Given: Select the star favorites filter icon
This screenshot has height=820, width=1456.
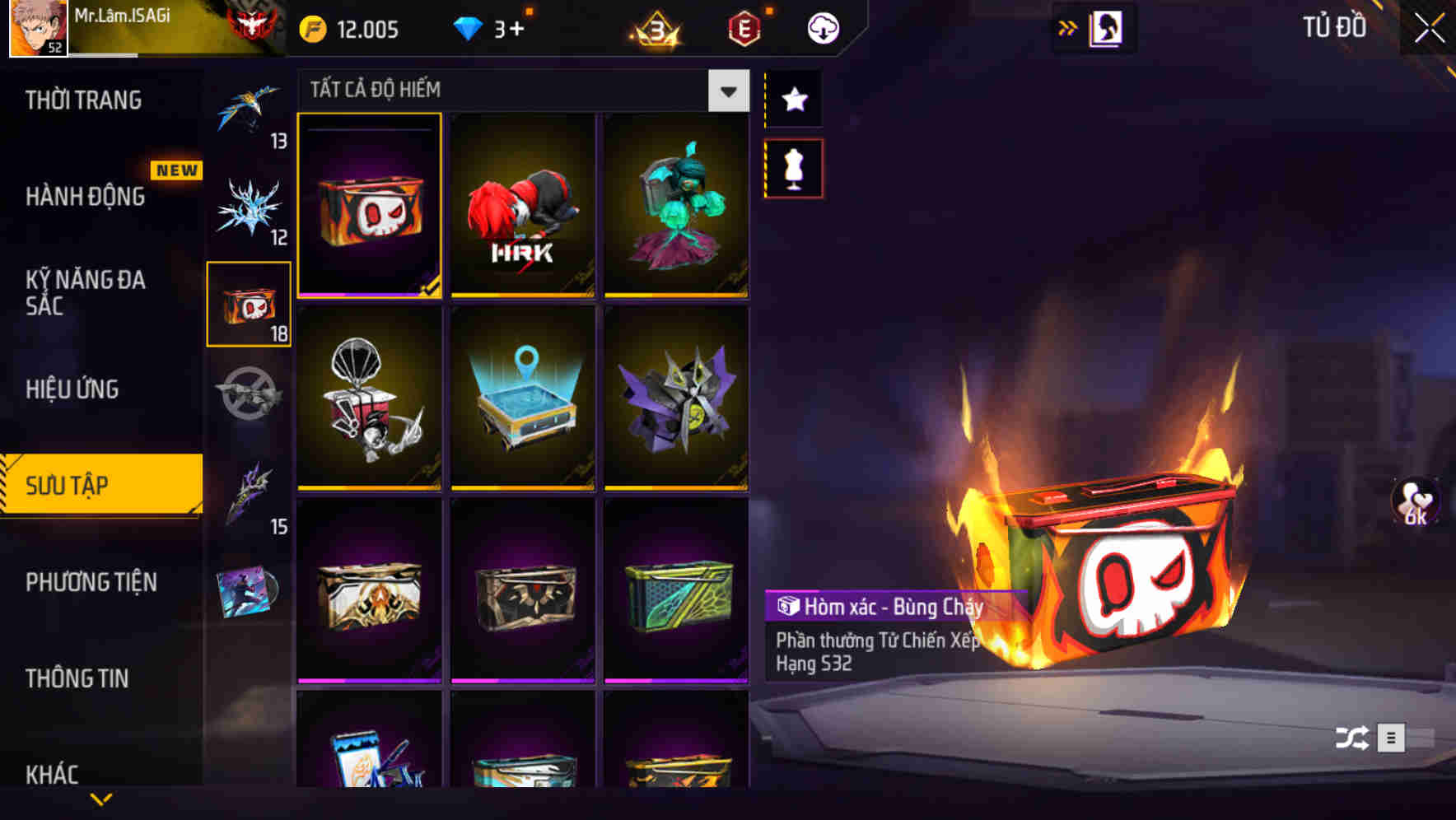Looking at the screenshot, I should pyautogui.click(x=793, y=100).
